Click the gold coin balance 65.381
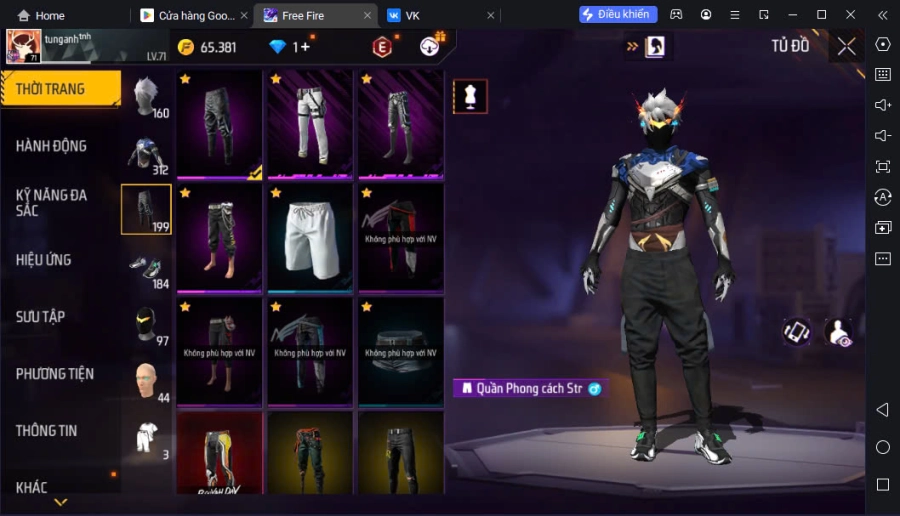The image size is (900, 516). coord(208,47)
